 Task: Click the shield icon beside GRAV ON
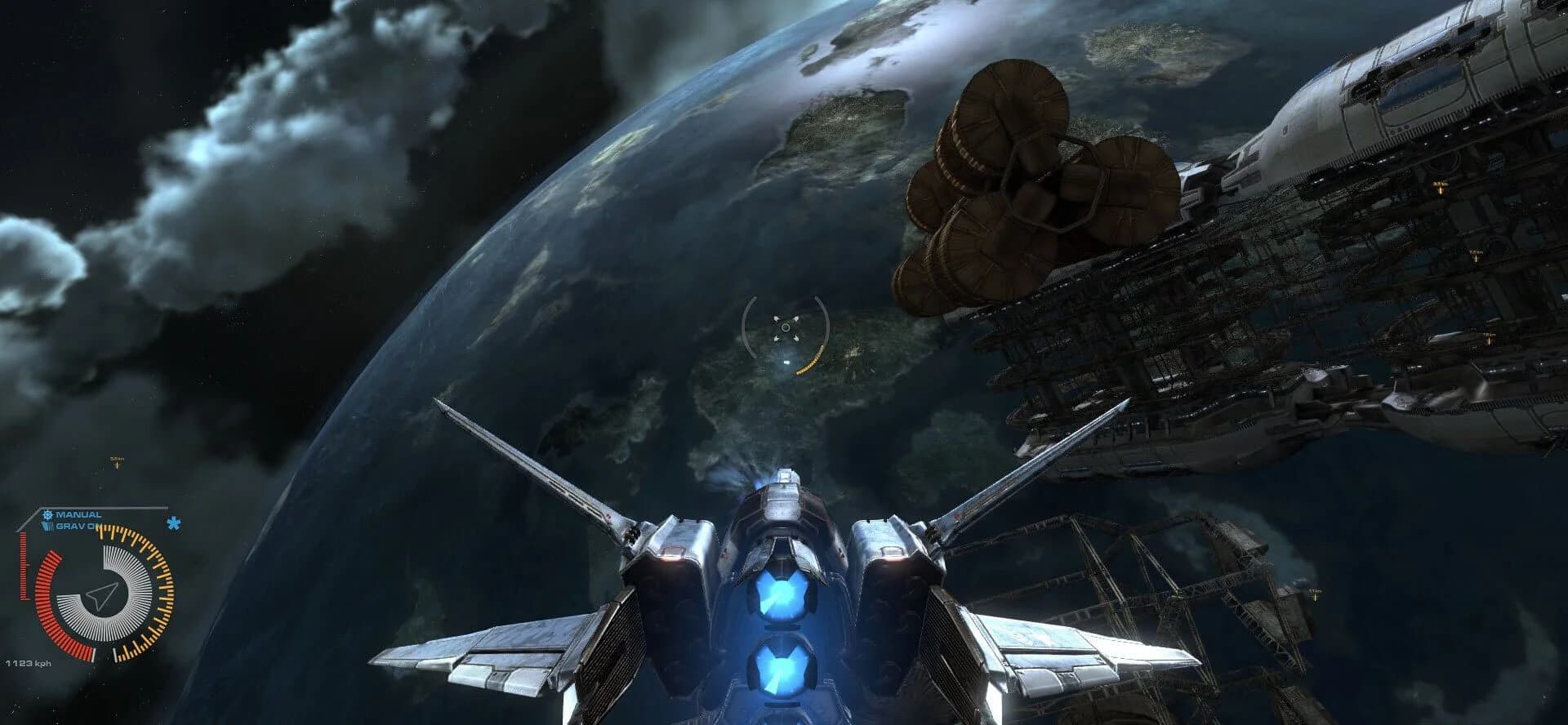coord(48,526)
